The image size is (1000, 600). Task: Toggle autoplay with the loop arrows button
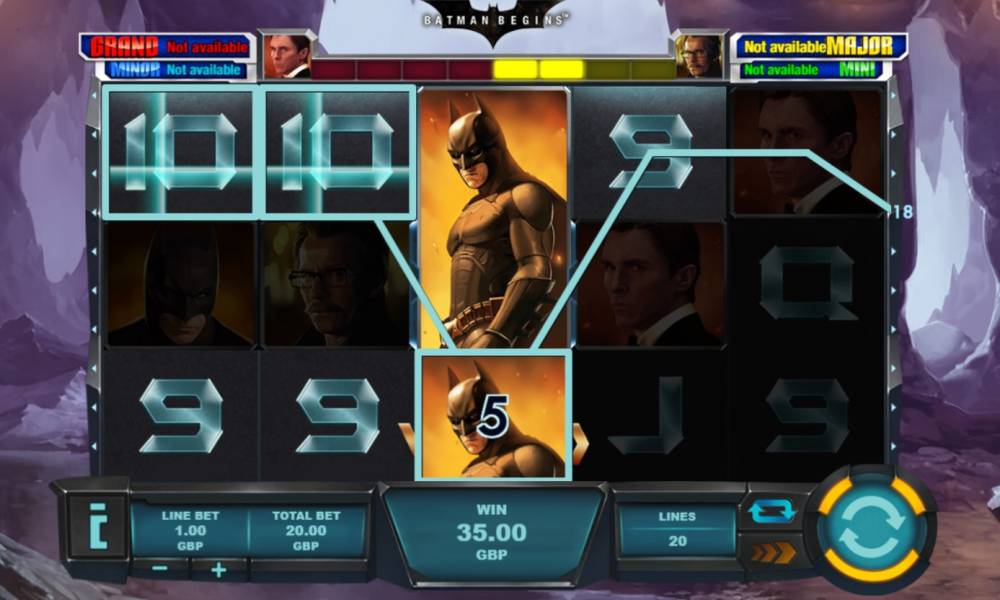tap(772, 511)
